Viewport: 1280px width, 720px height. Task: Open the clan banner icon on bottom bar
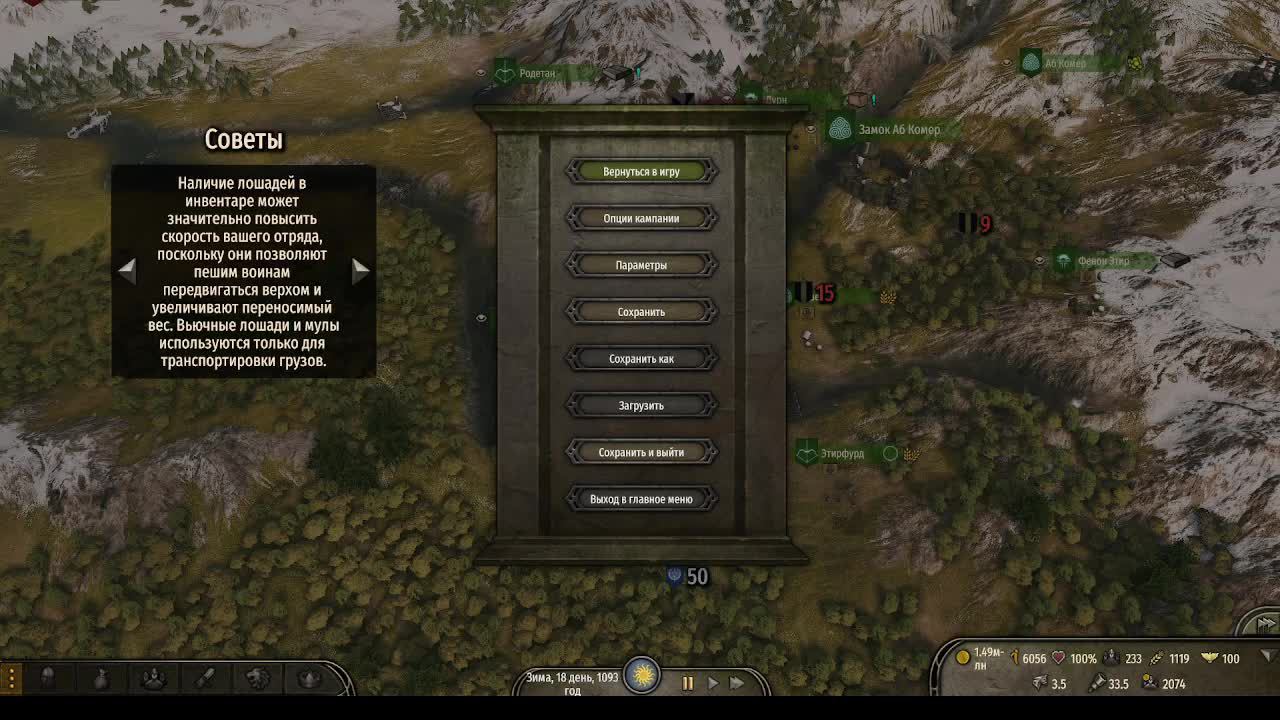[154, 677]
